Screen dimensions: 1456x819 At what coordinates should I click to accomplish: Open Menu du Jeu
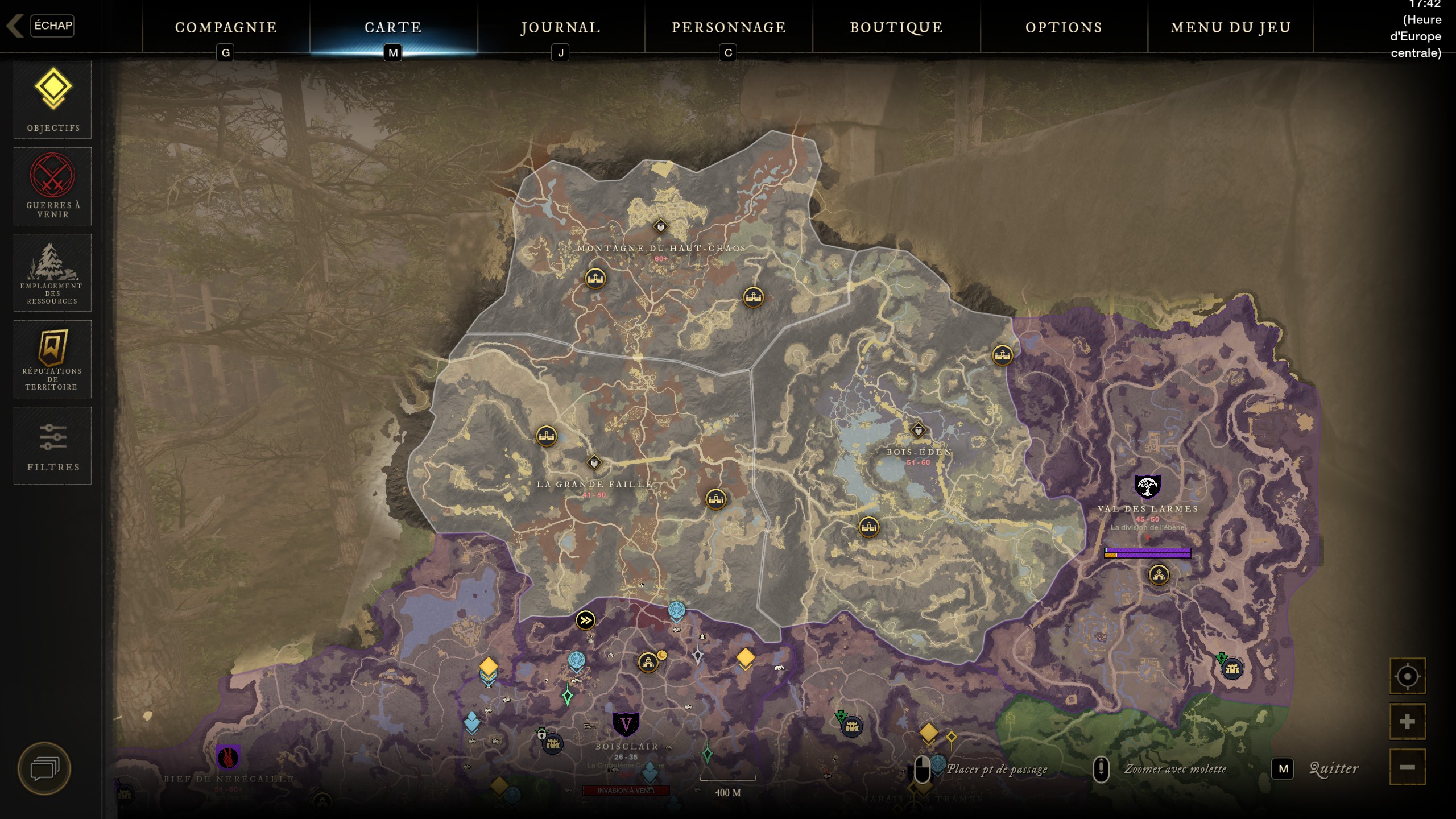coord(1231,27)
